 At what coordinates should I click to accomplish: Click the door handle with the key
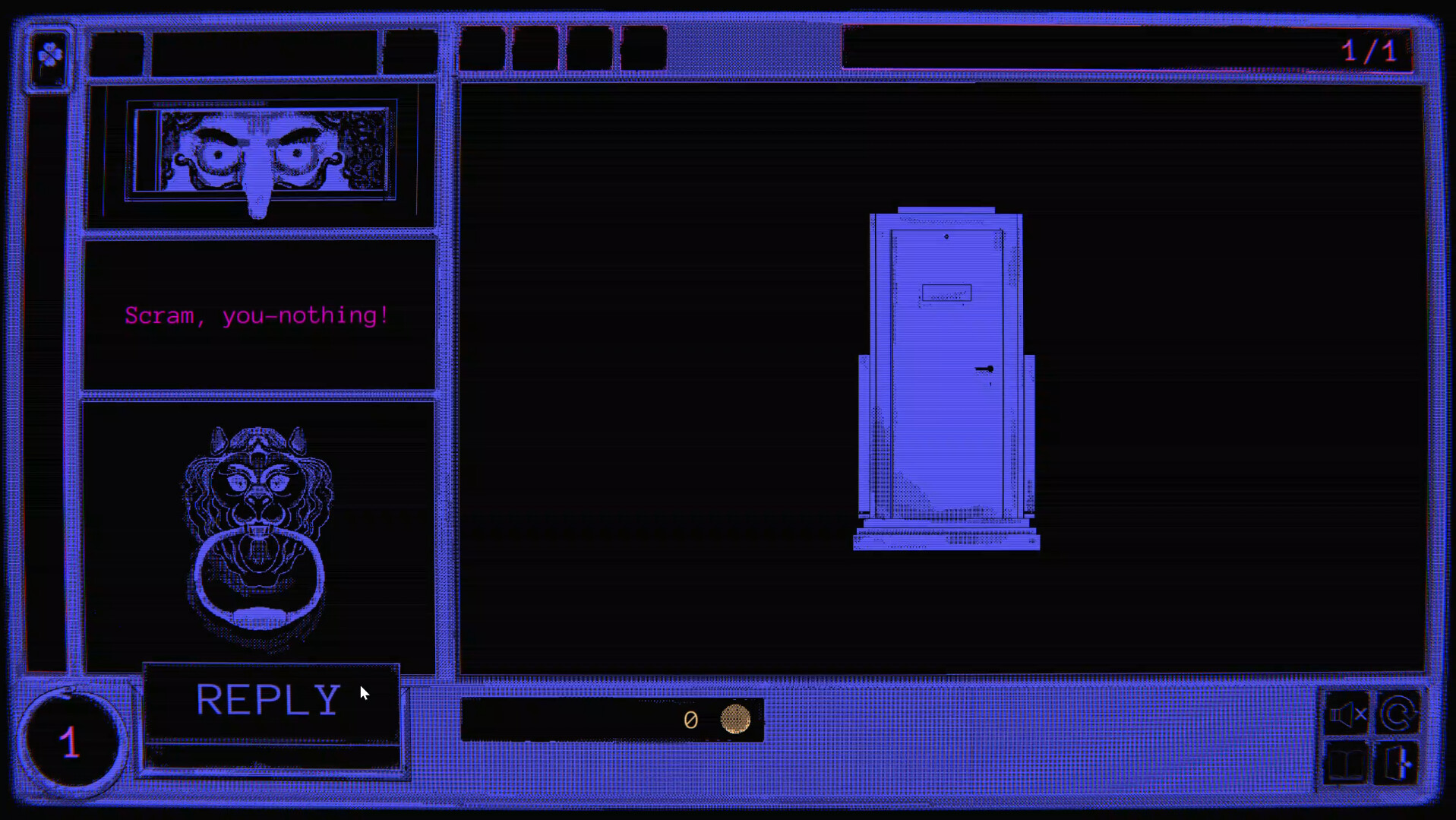985,369
